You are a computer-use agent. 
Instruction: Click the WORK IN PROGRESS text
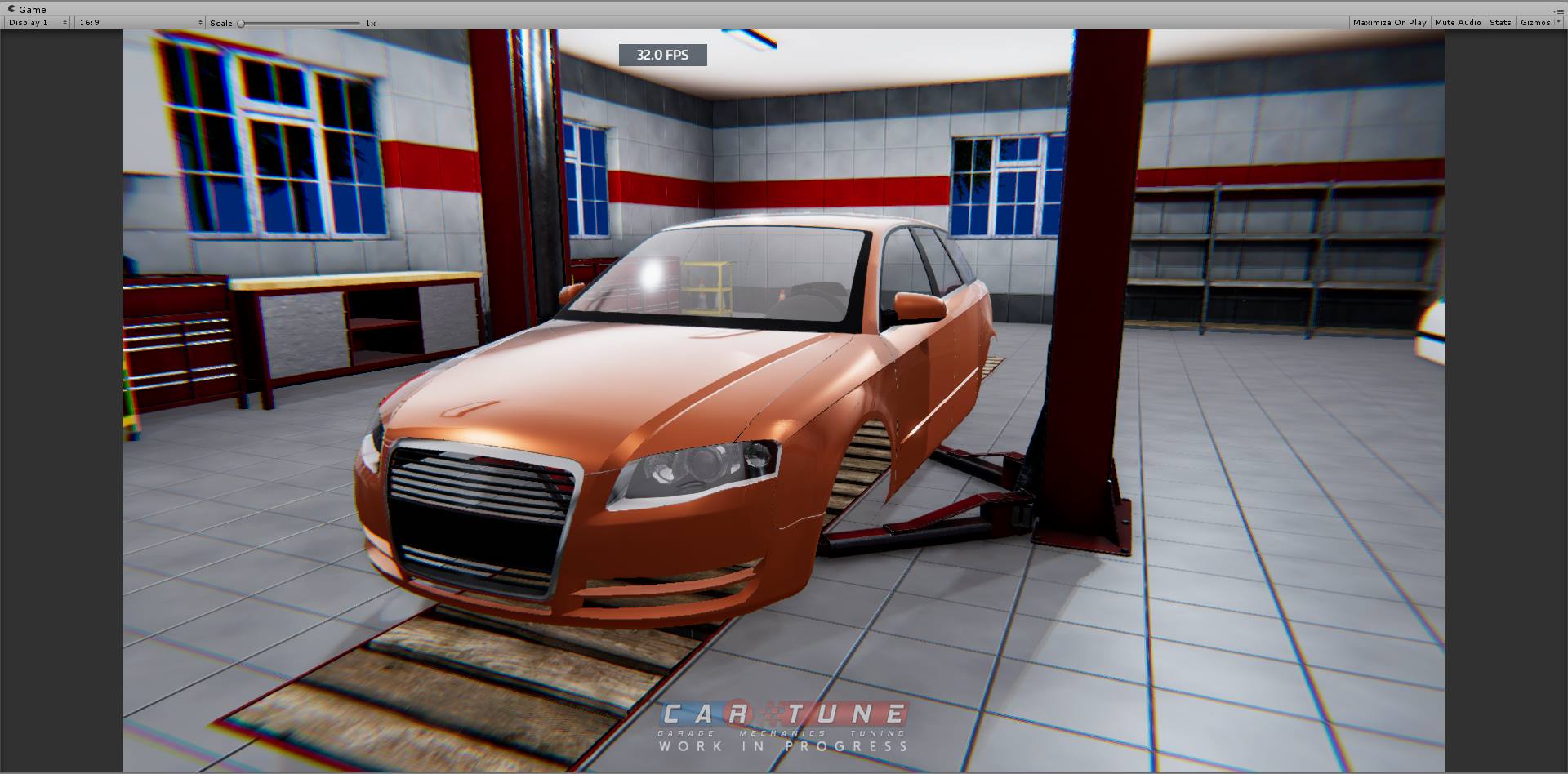(x=782, y=746)
